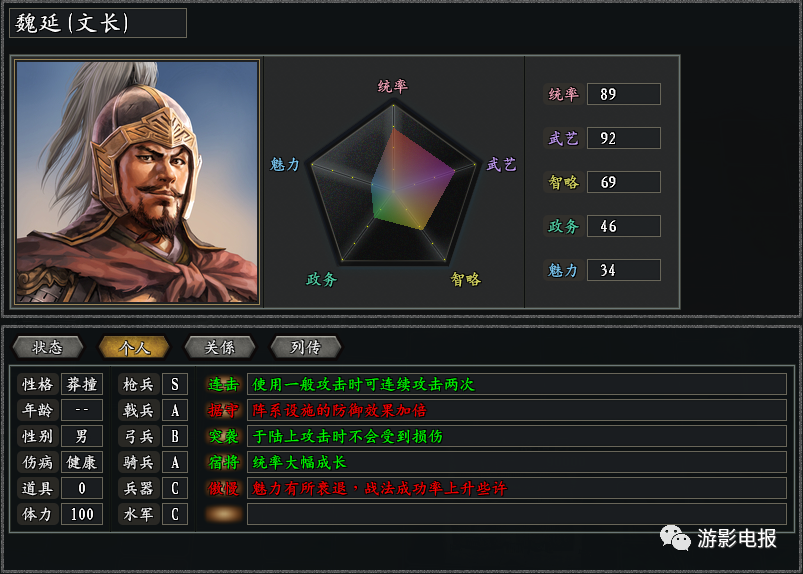Show the 列传 biography tab
Screen dimensions: 803x574
tap(306, 347)
